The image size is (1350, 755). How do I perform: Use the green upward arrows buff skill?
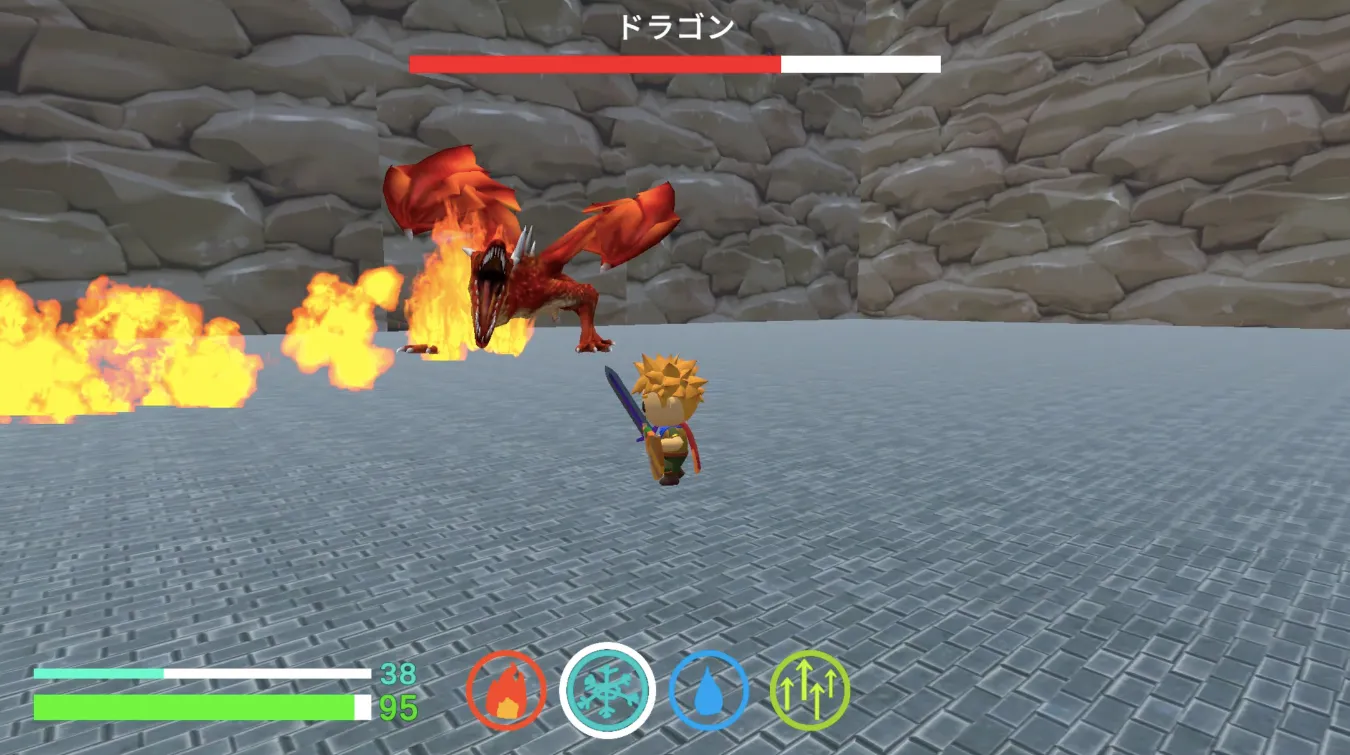810,691
